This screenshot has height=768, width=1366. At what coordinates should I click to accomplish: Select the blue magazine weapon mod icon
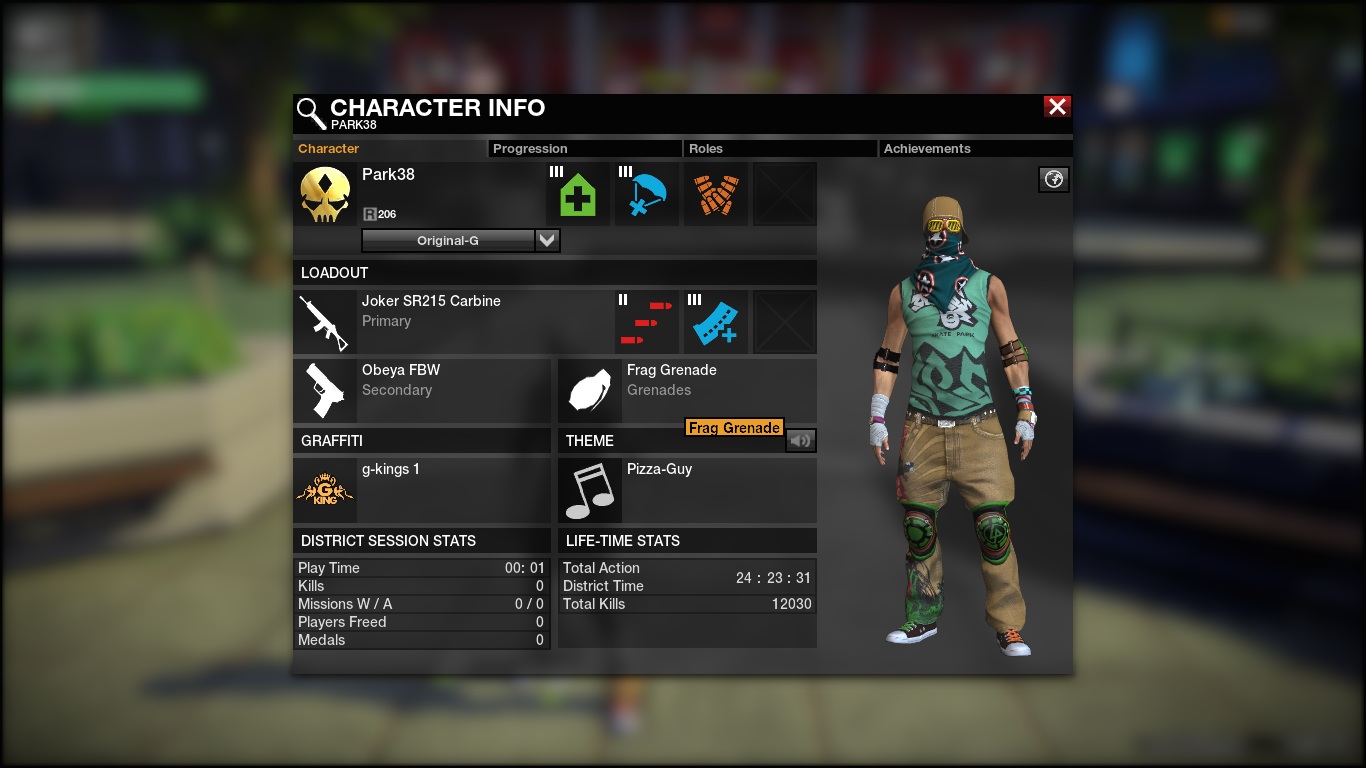click(x=715, y=322)
